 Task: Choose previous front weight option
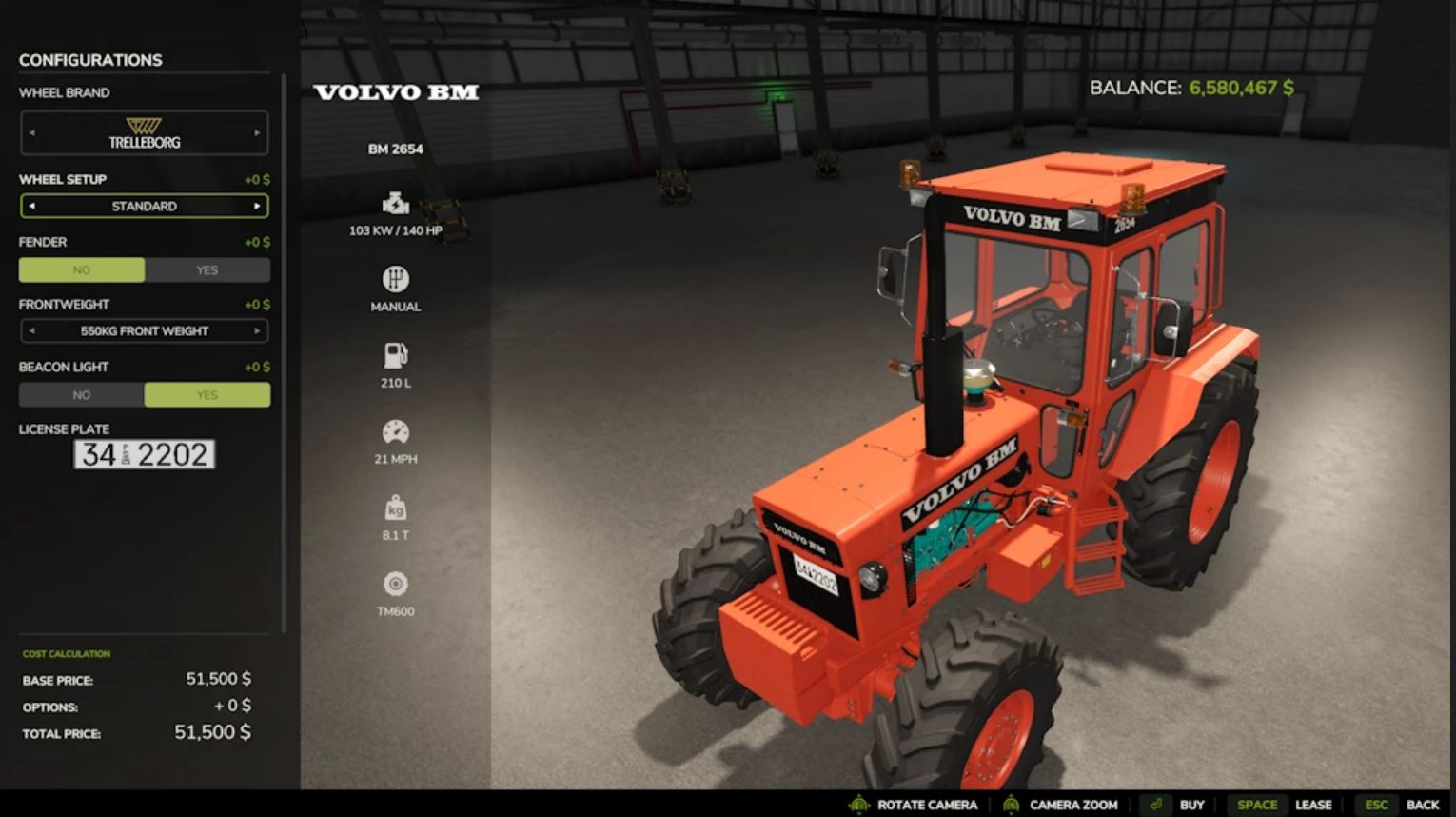[x=31, y=331]
